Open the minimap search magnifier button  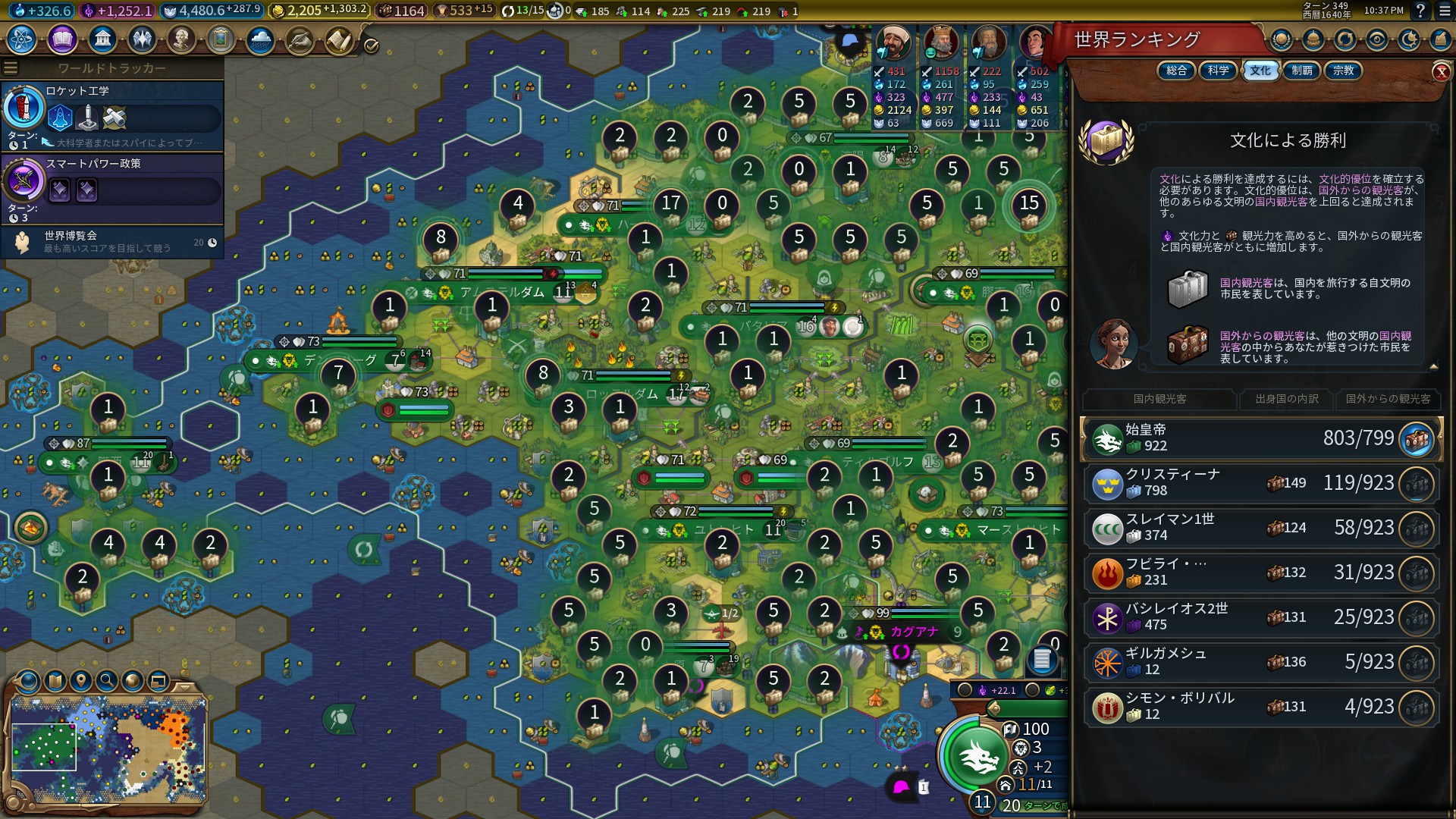coord(107,680)
